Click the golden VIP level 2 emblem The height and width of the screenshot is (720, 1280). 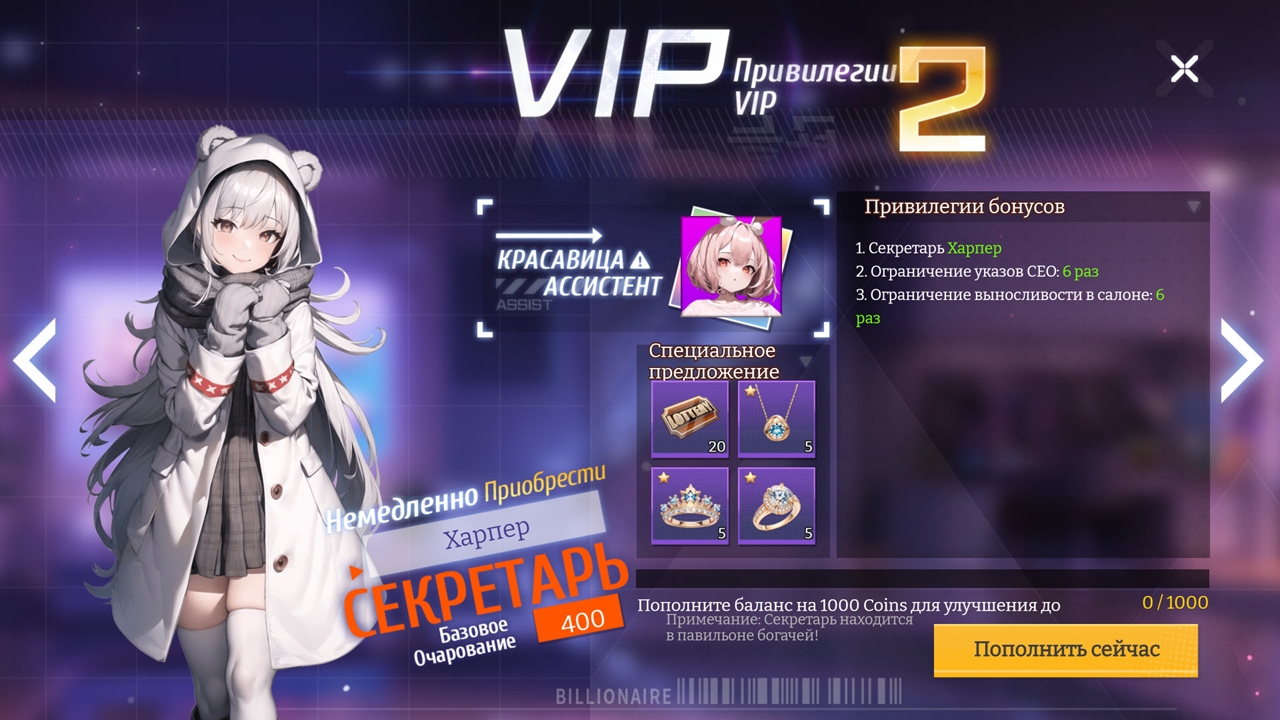tap(941, 96)
